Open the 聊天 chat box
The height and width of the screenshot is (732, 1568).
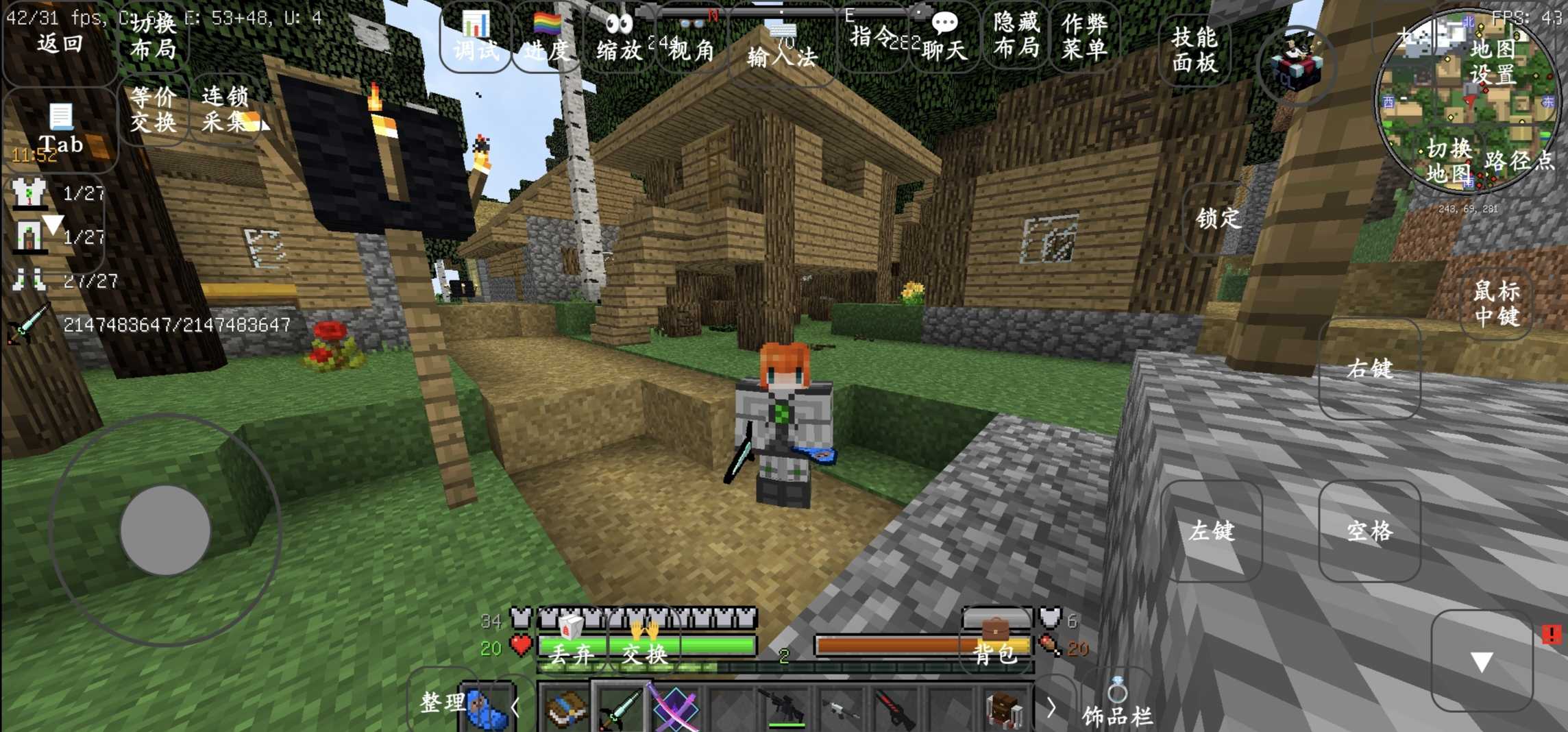(x=944, y=38)
